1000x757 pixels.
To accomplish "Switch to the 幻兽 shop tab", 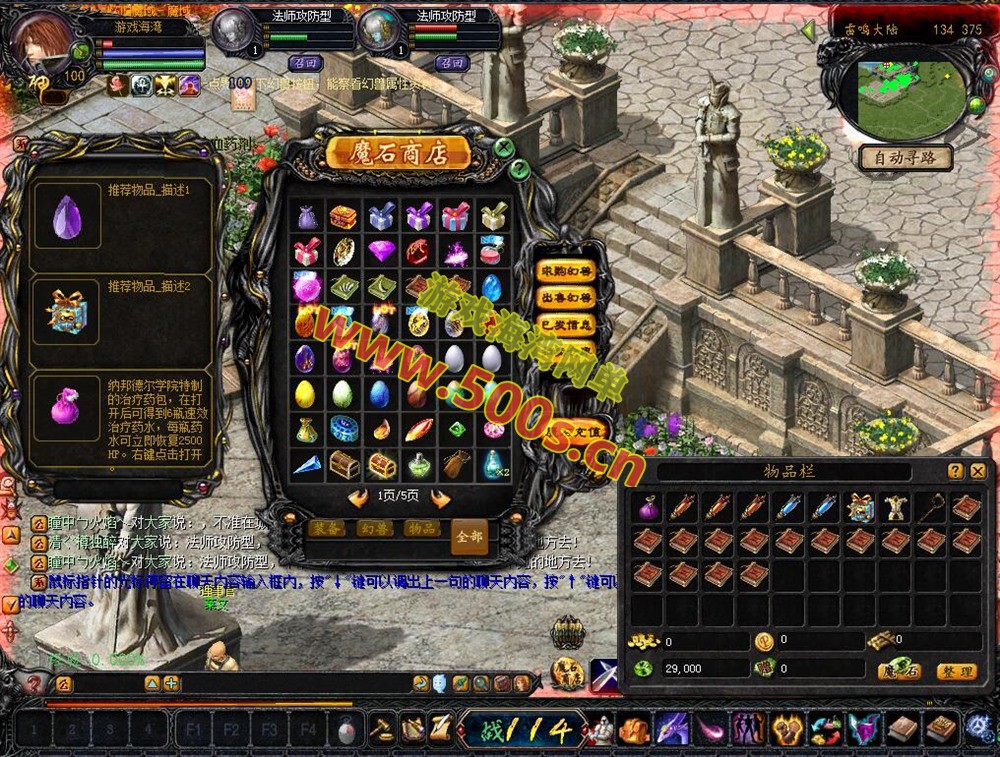I will point(375,528).
